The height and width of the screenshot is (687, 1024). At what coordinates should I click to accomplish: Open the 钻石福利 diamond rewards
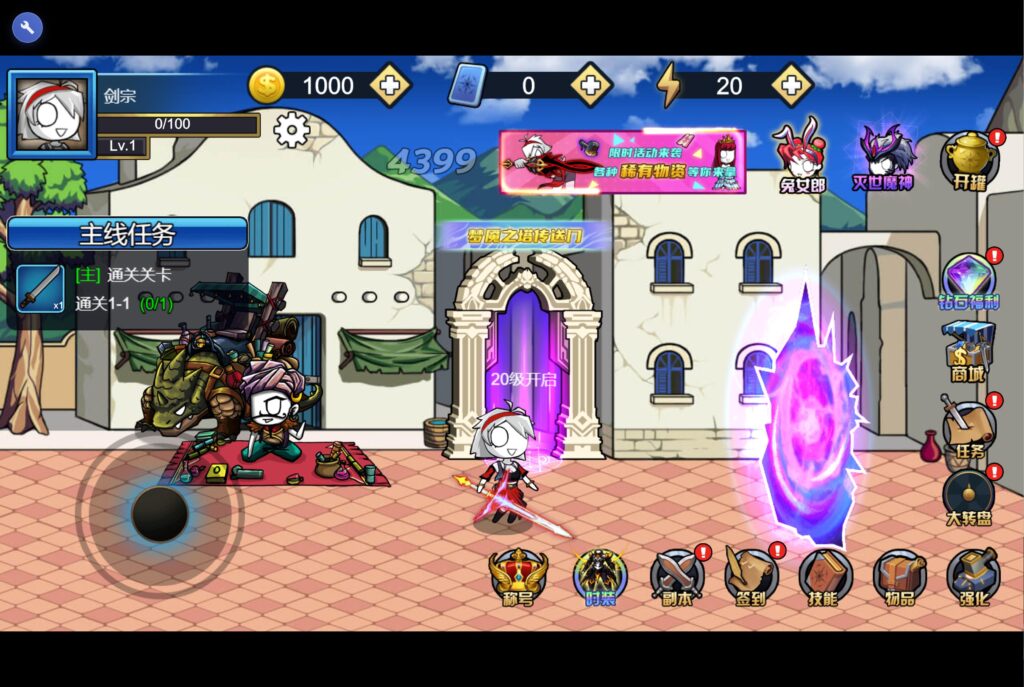point(969,281)
